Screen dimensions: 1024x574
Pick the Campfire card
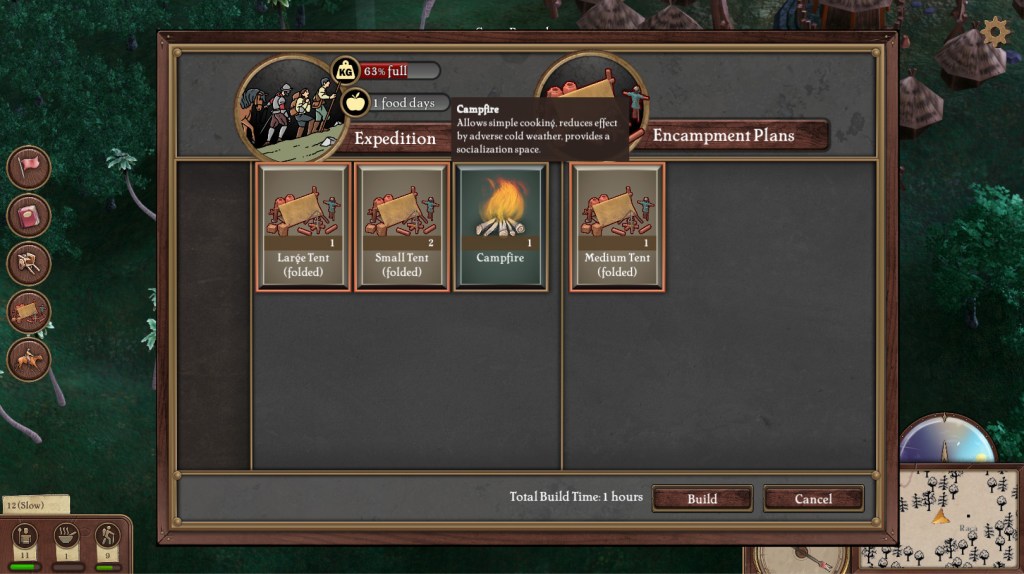[x=501, y=227]
